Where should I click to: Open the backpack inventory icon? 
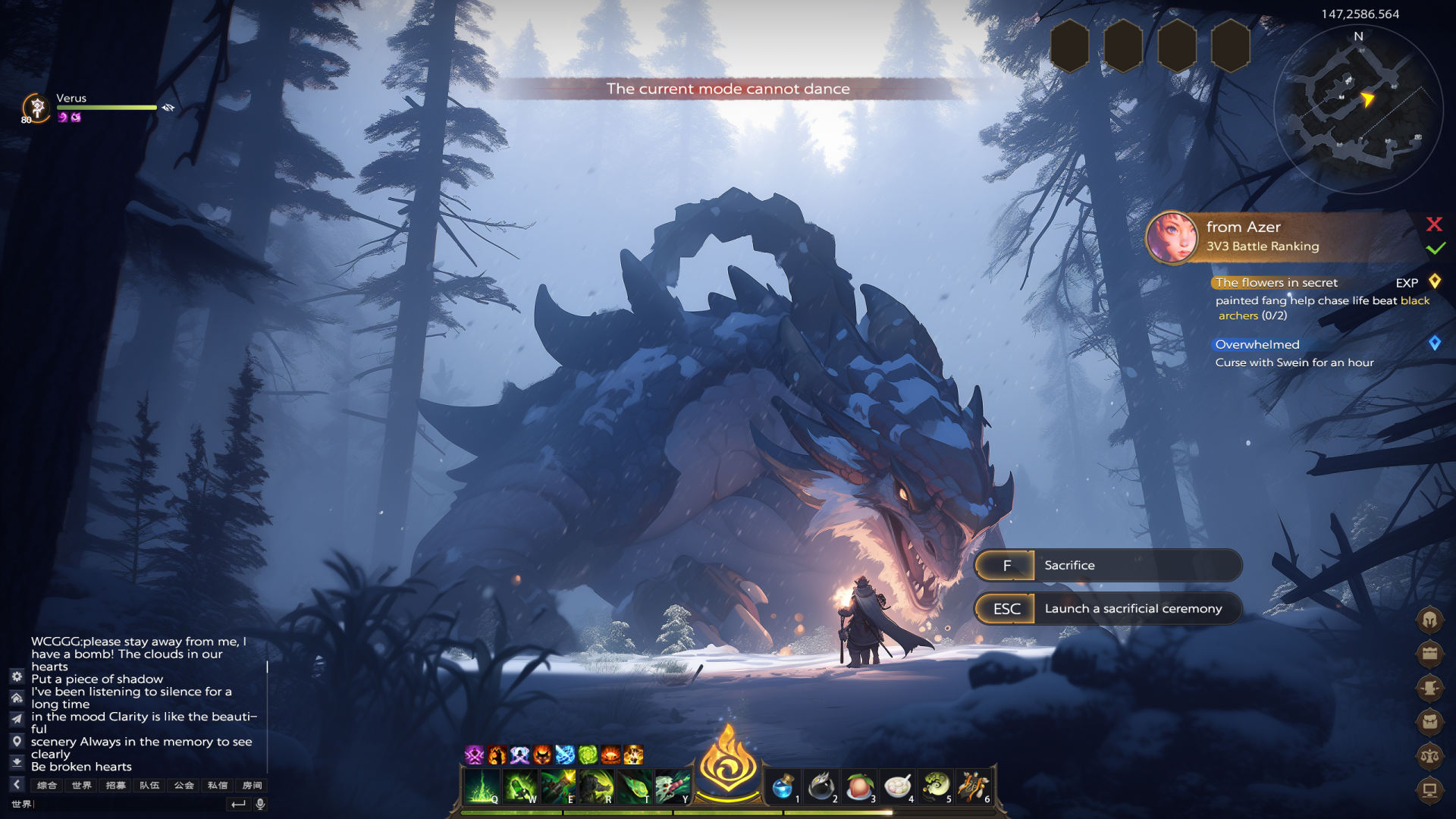1429,721
